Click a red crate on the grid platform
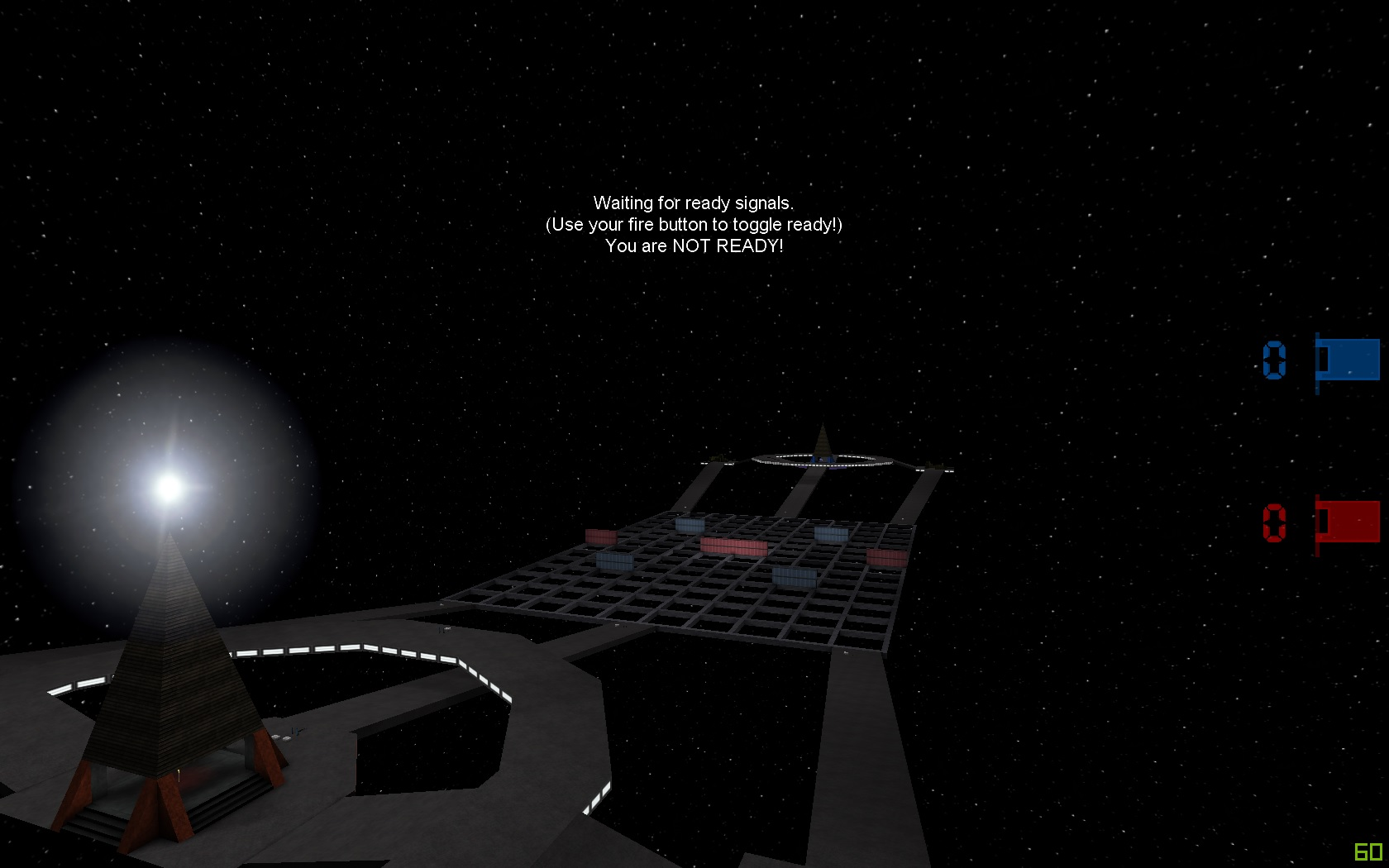Viewport: 1389px width, 868px height. tap(599, 536)
